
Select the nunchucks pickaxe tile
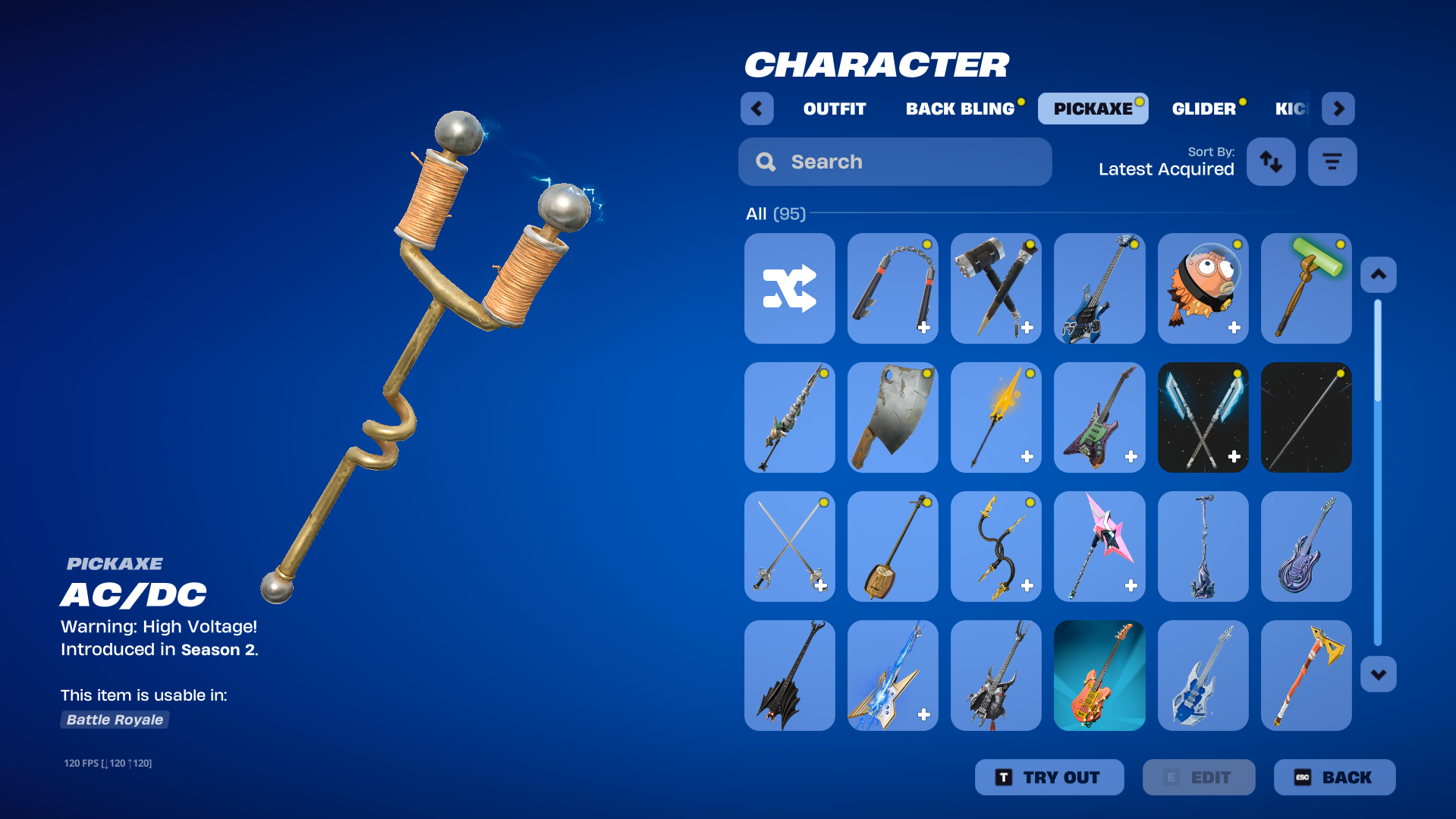click(x=892, y=288)
